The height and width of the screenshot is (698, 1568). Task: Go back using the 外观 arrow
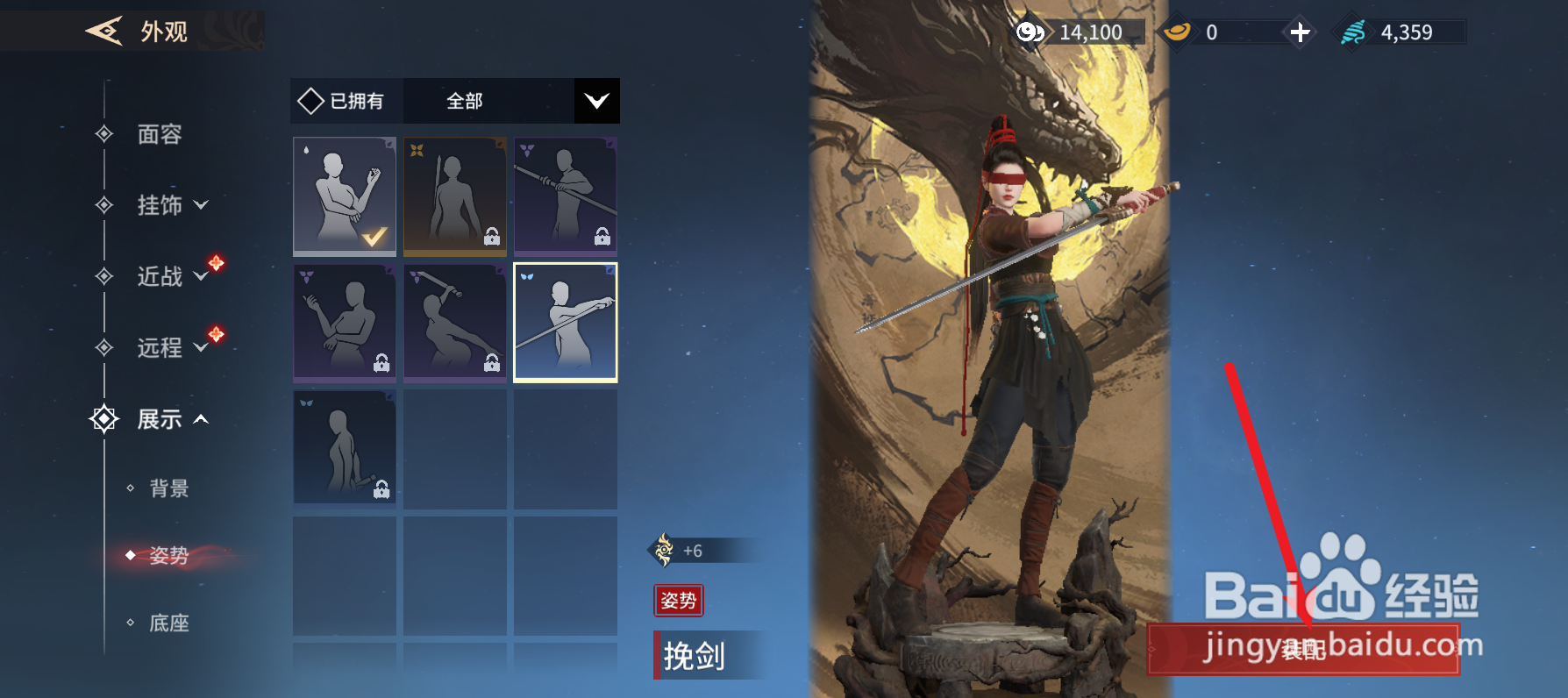pyautogui.click(x=104, y=32)
